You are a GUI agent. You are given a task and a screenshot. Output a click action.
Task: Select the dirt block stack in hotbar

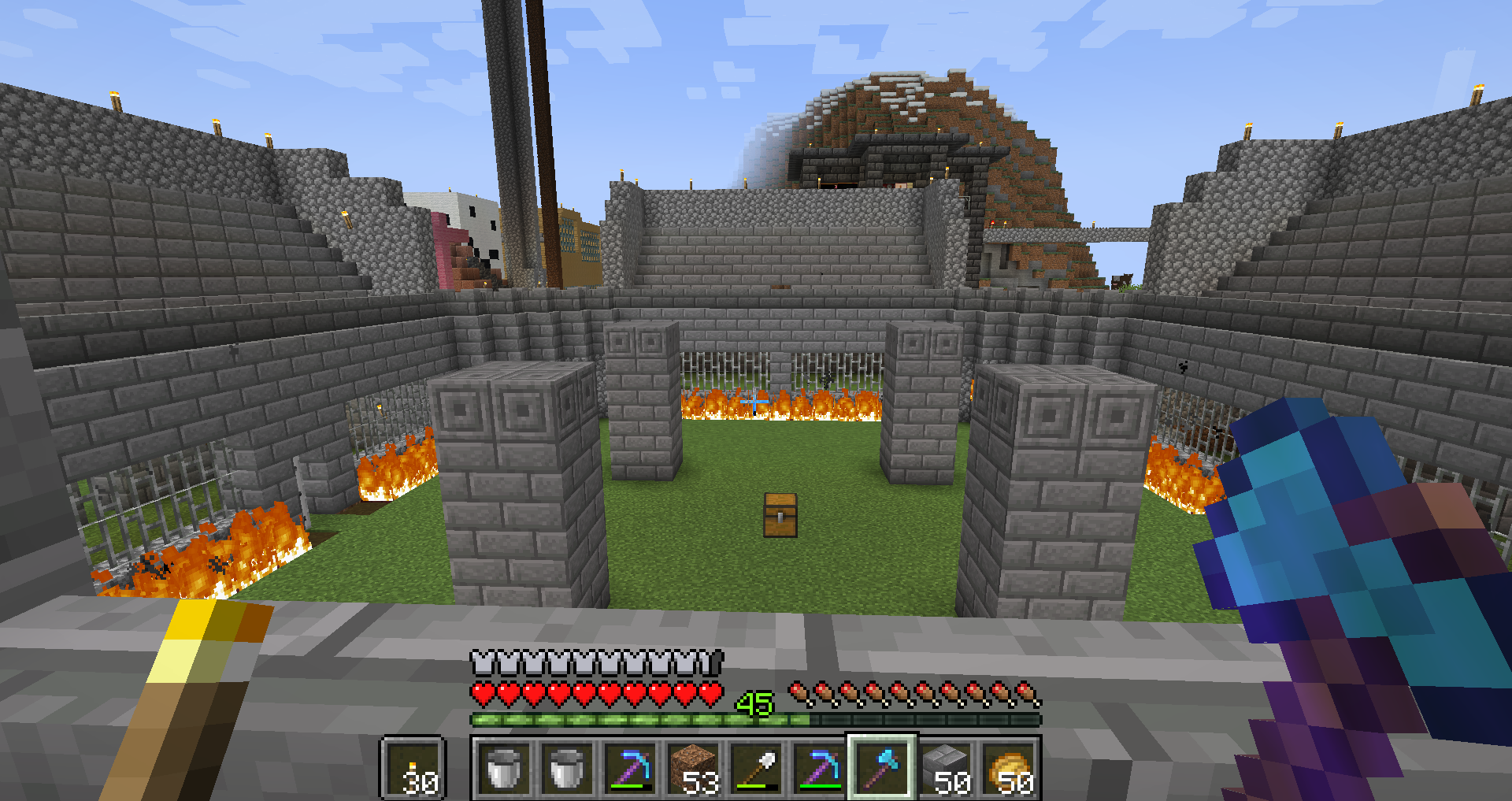point(693,769)
